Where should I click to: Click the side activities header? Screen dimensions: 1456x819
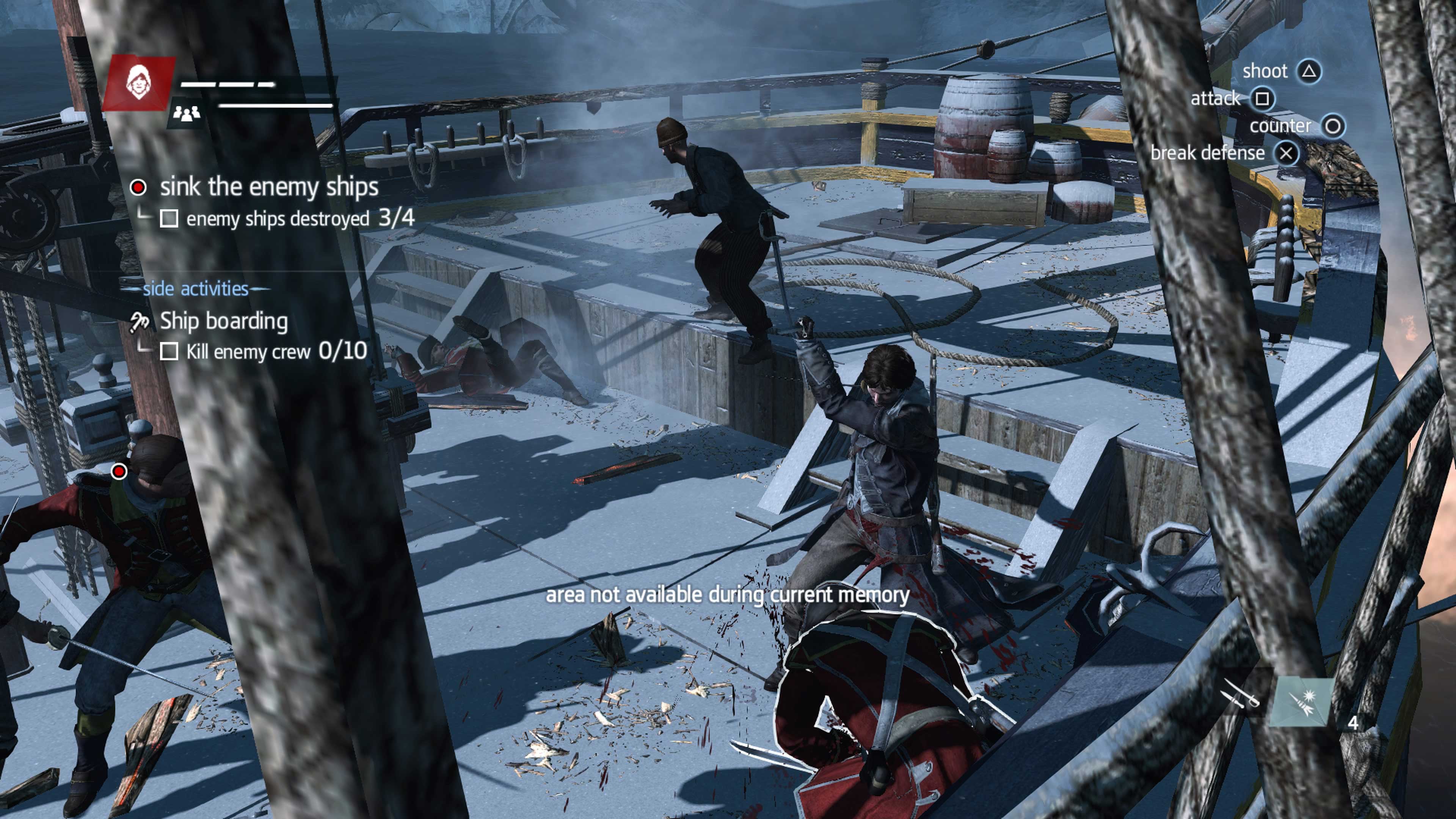[196, 289]
